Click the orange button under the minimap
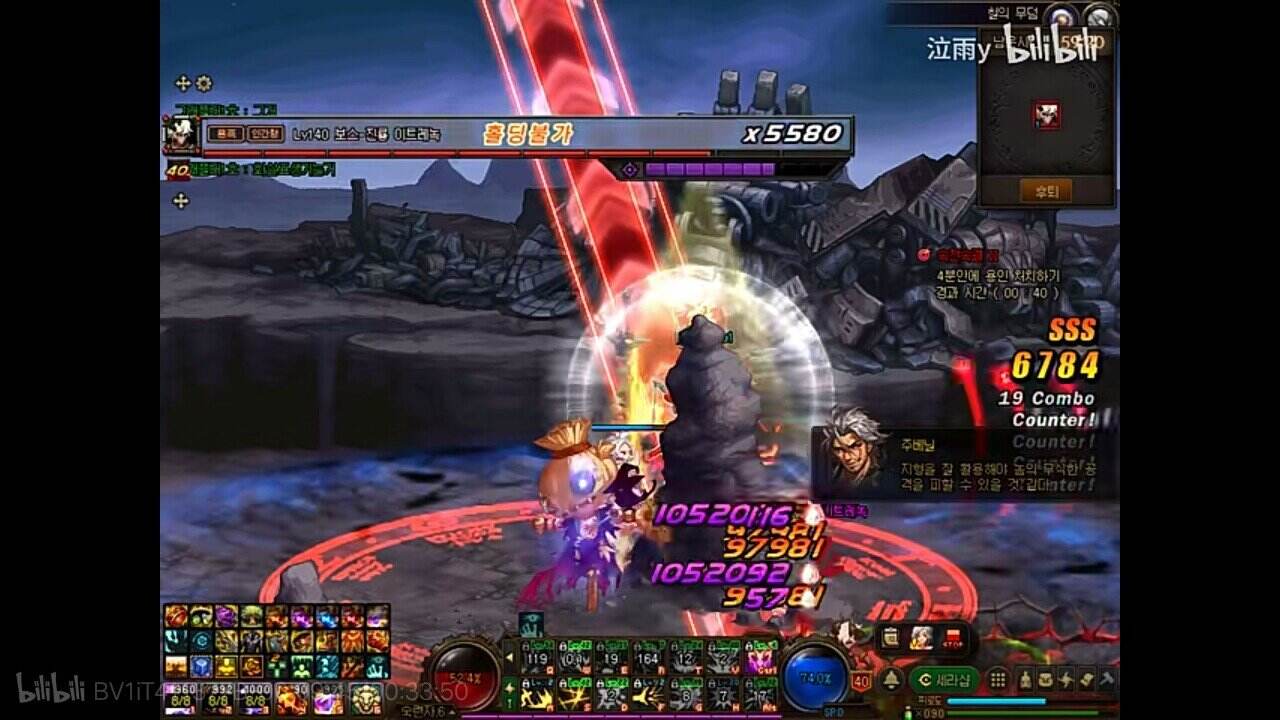Image resolution: width=1280 pixels, height=720 pixels. click(x=1046, y=190)
